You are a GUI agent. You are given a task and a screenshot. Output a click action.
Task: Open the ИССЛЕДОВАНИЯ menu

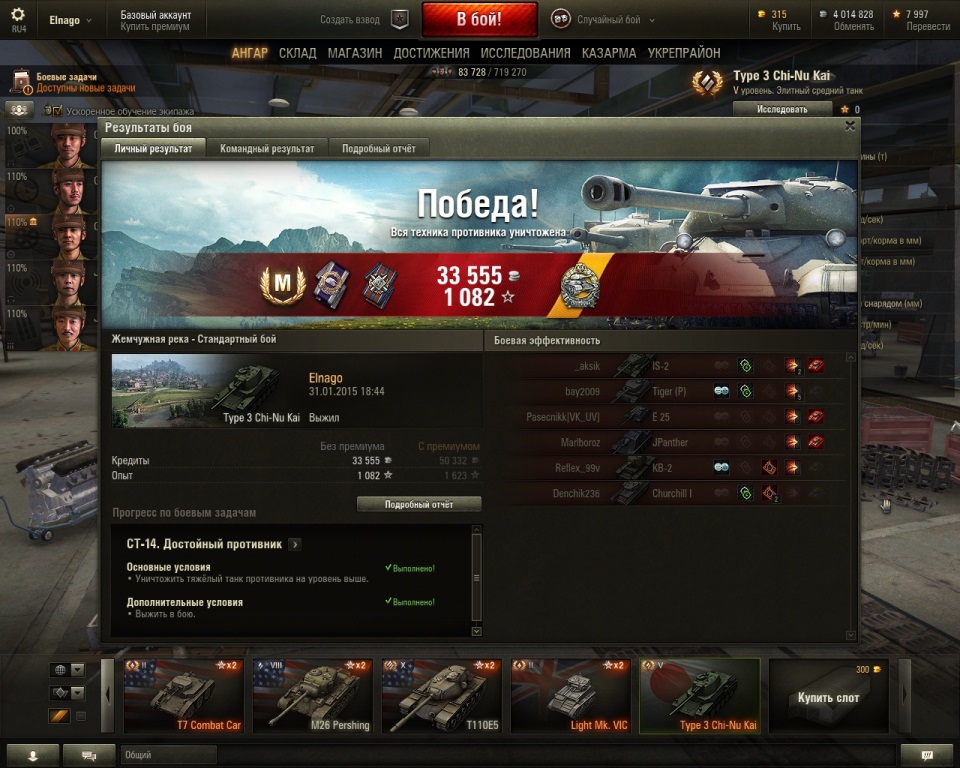point(525,53)
